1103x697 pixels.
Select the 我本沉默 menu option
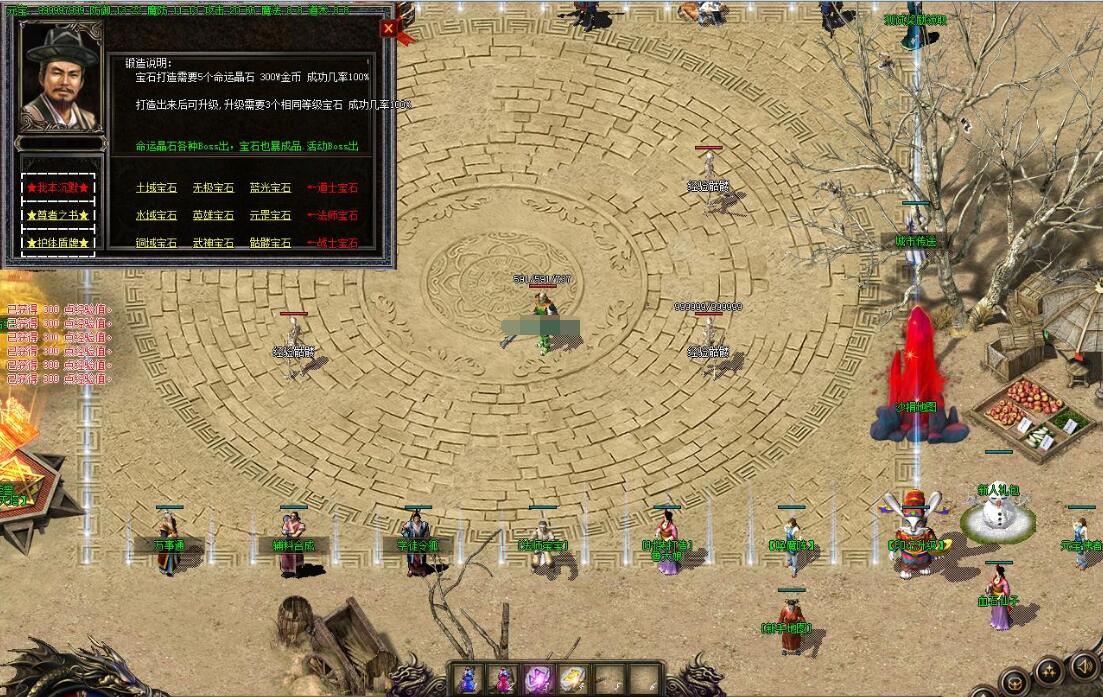(x=58, y=187)
